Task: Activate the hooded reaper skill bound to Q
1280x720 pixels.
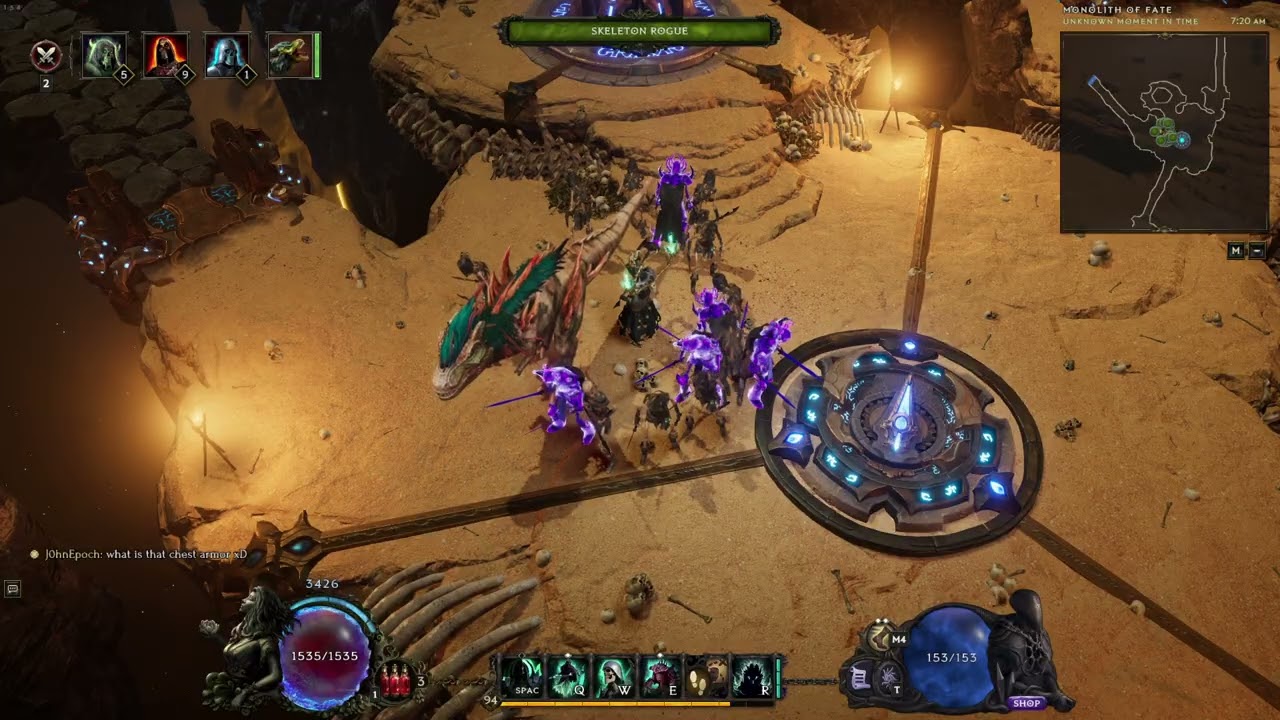Action: tap(568, 677)
